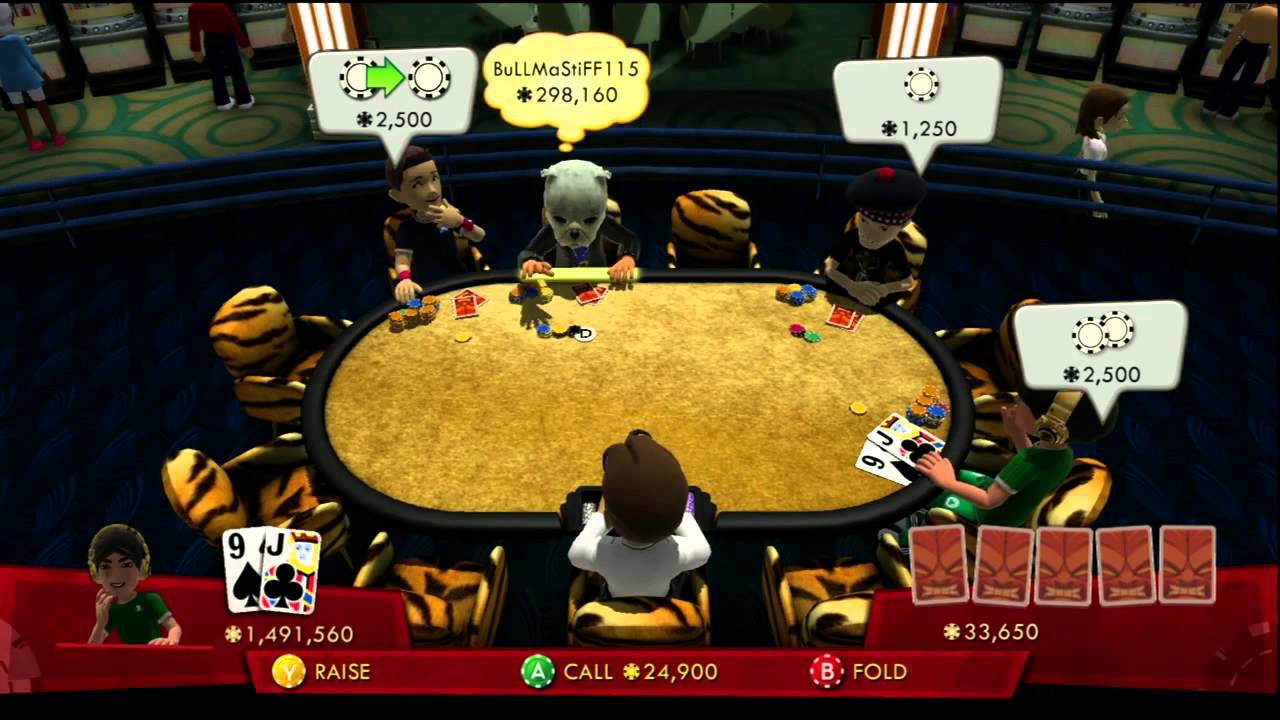Screen dimensions: 1280x720
Task: Select the 9 of spades hole card
Action: (242, 570)
